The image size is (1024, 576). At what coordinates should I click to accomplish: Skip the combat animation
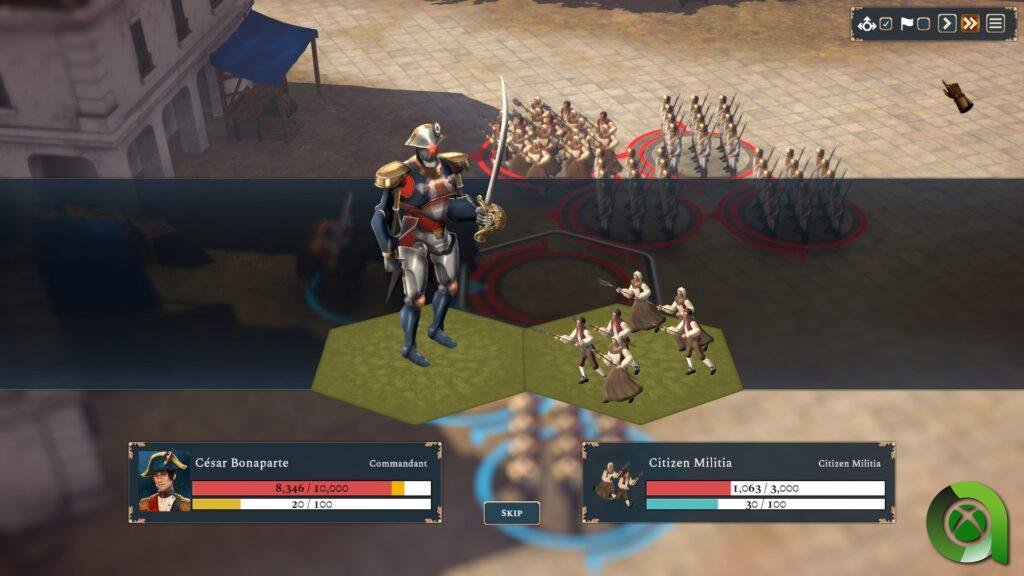(x=511, y=513)
